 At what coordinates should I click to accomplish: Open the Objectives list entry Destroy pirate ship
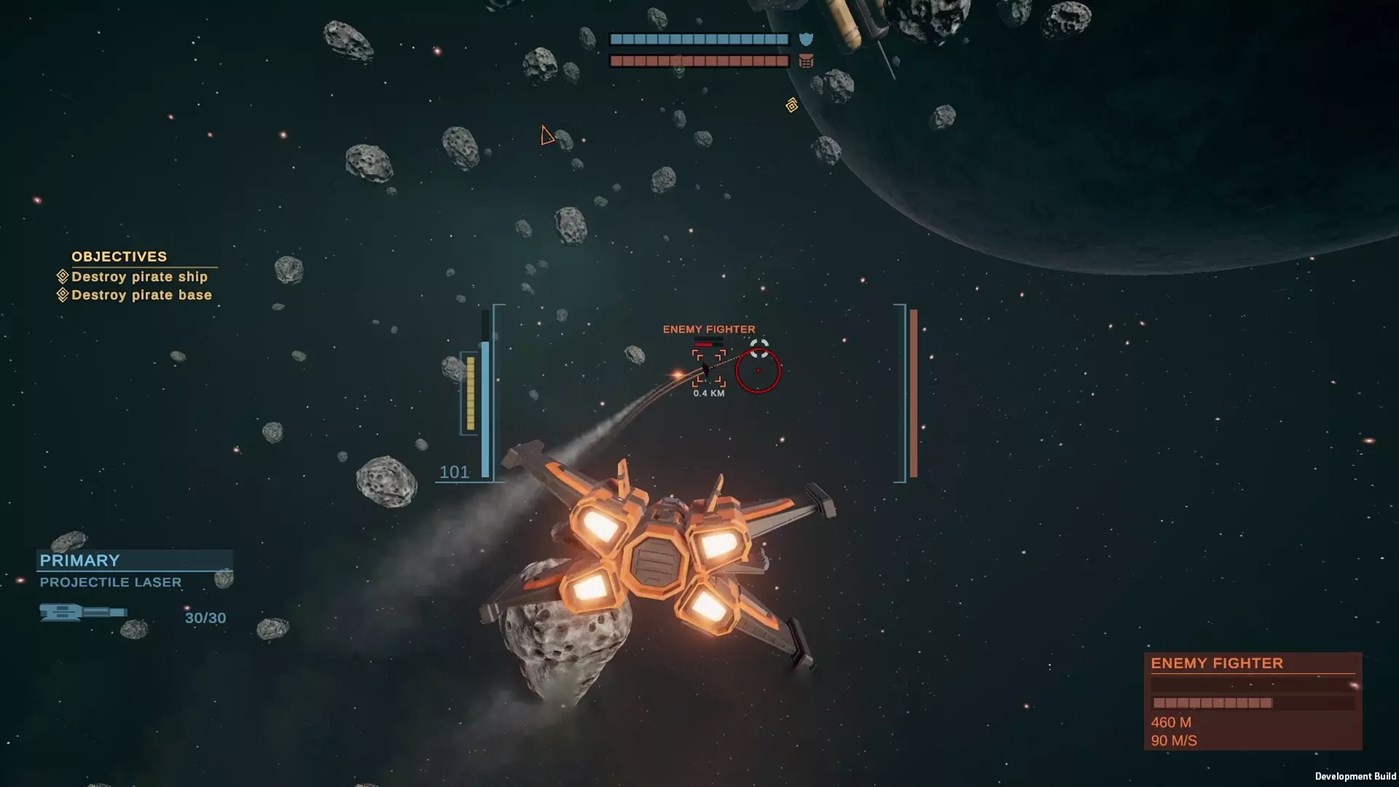(141, 276)
